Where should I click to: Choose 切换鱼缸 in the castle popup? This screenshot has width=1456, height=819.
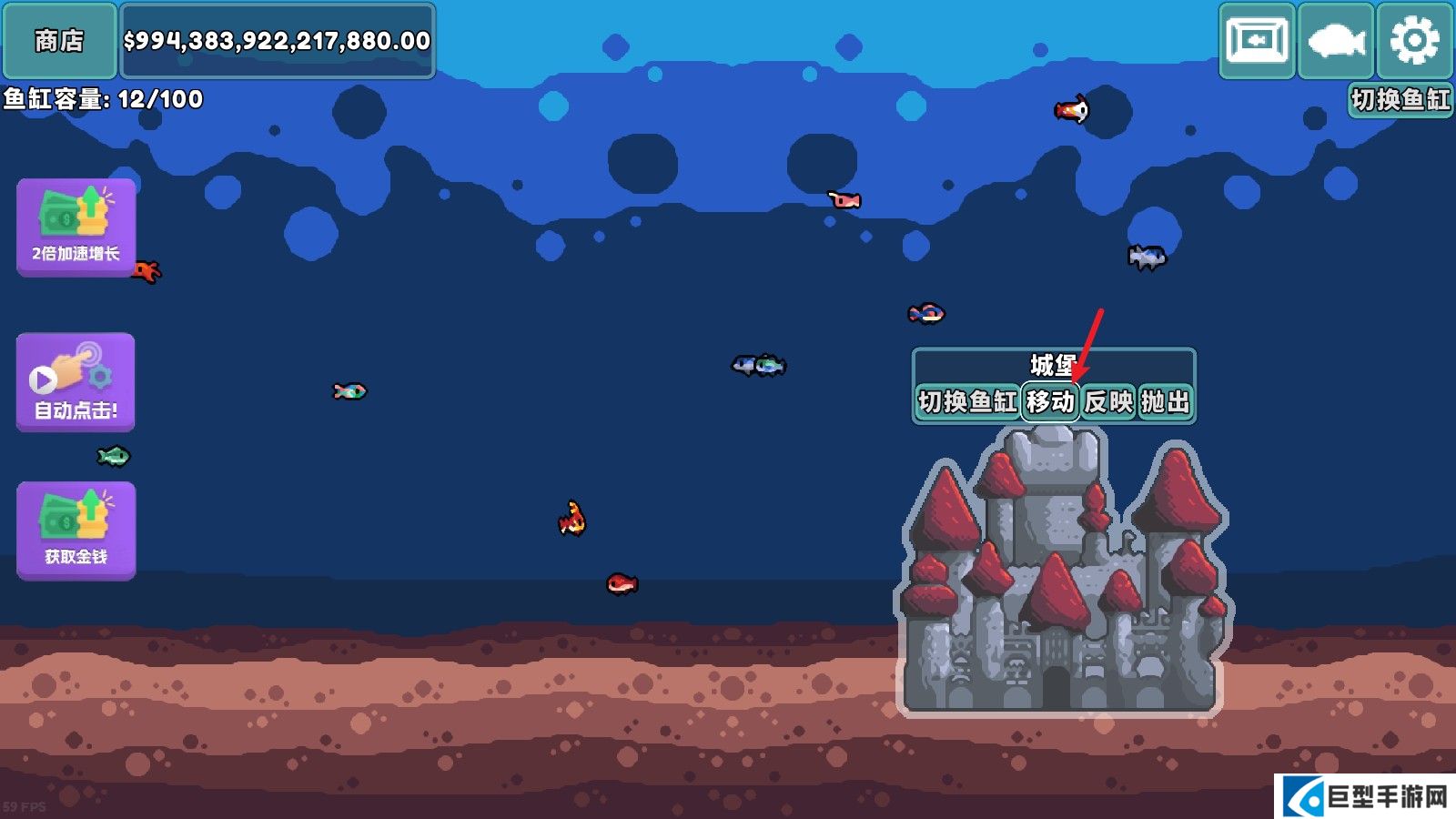tap(966, 401)
